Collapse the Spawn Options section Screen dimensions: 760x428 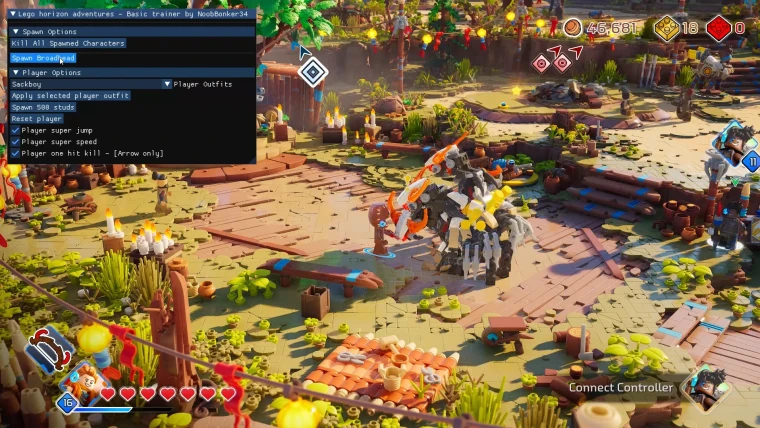[x=16, y=32]
